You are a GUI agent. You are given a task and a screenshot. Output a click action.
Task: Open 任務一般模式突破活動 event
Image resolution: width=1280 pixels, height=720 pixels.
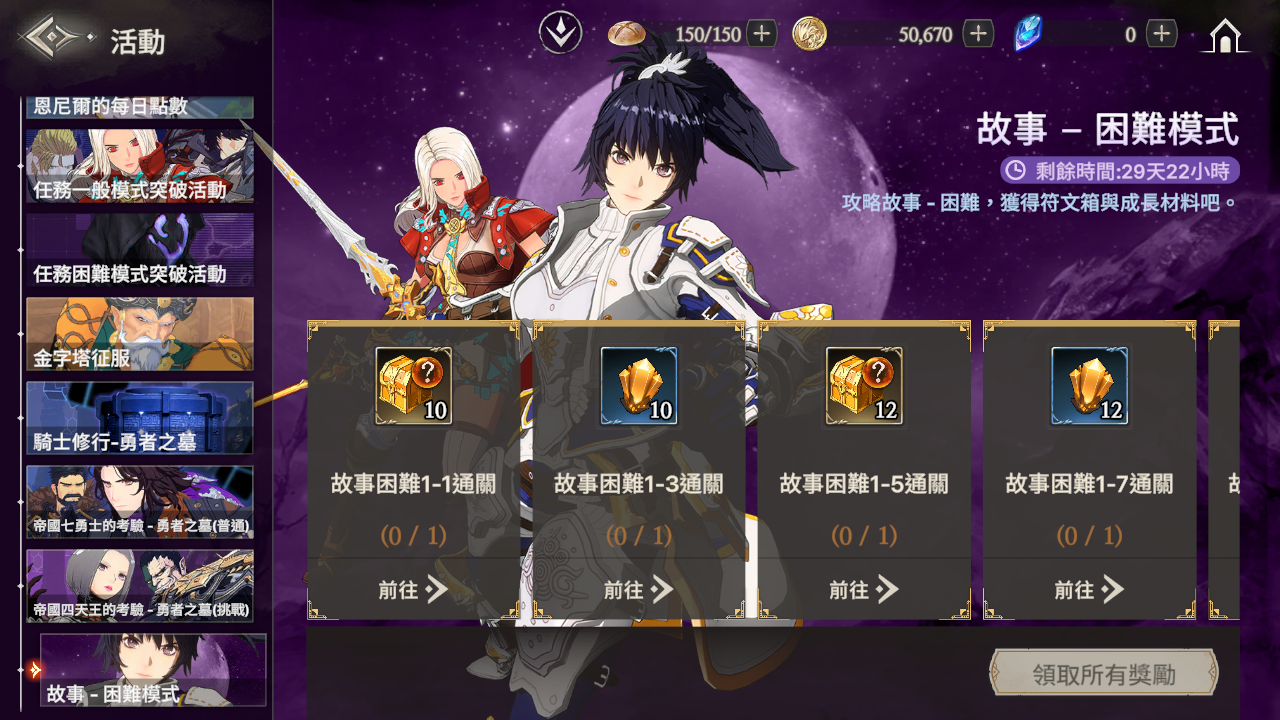(140, 166)
